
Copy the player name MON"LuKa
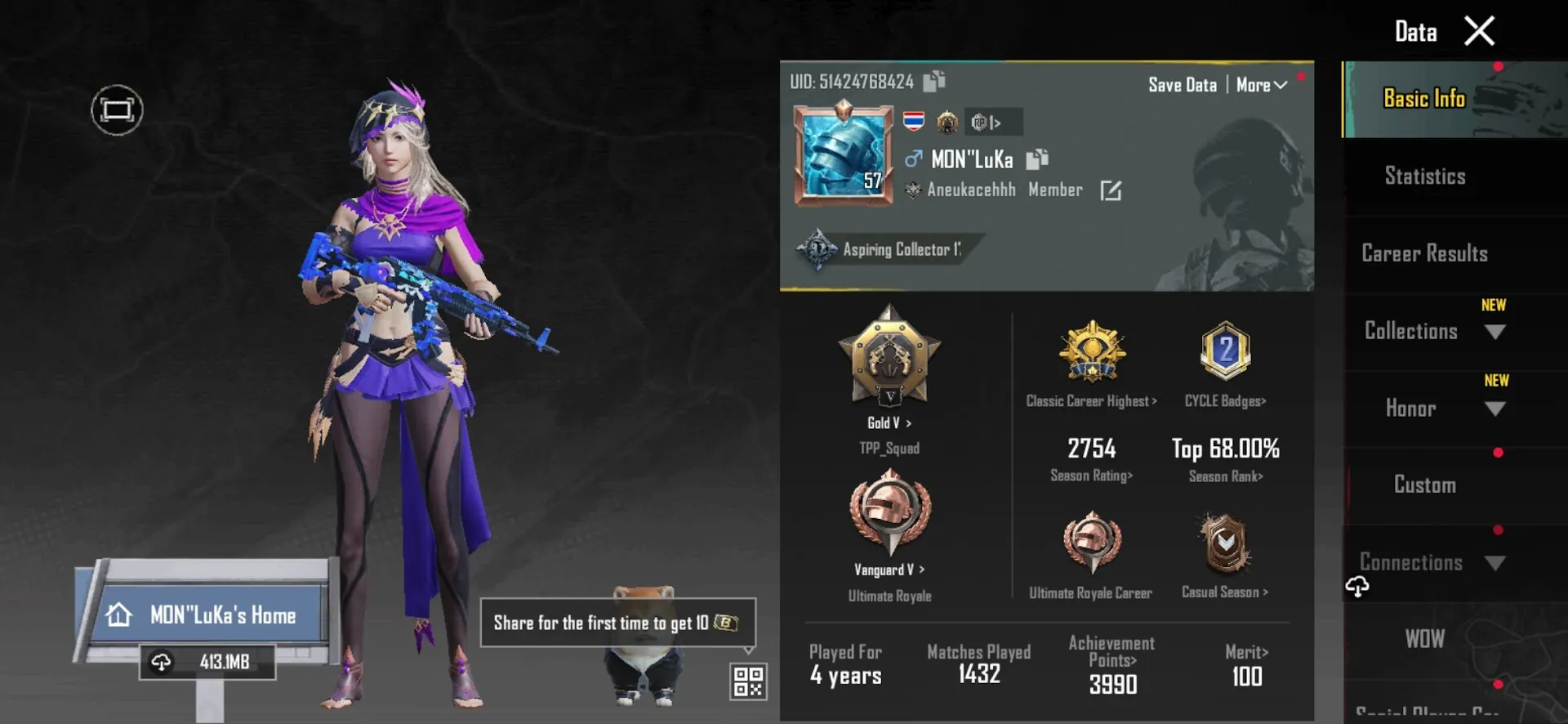[1038, 159]
